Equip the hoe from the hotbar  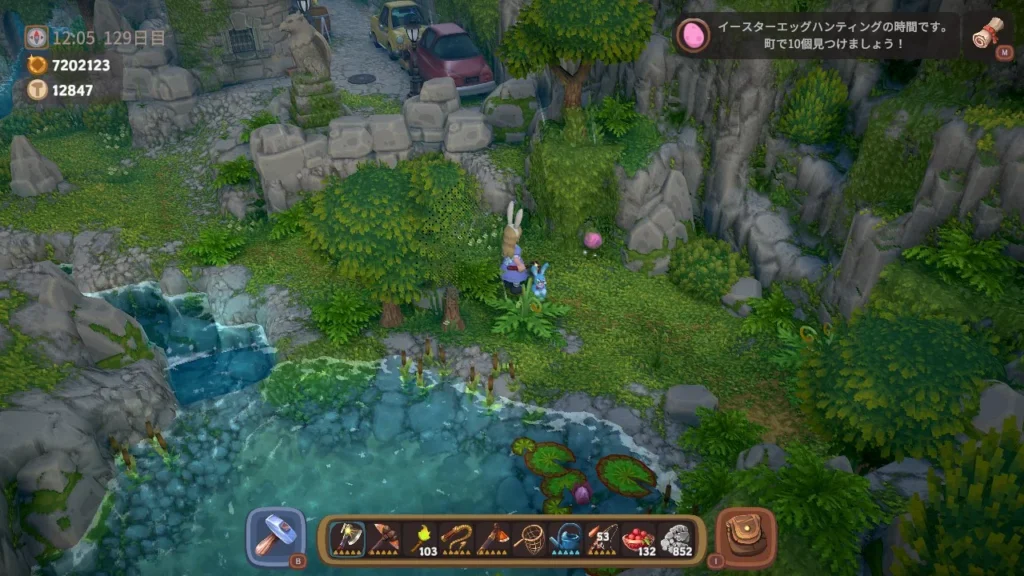(492, 540)
